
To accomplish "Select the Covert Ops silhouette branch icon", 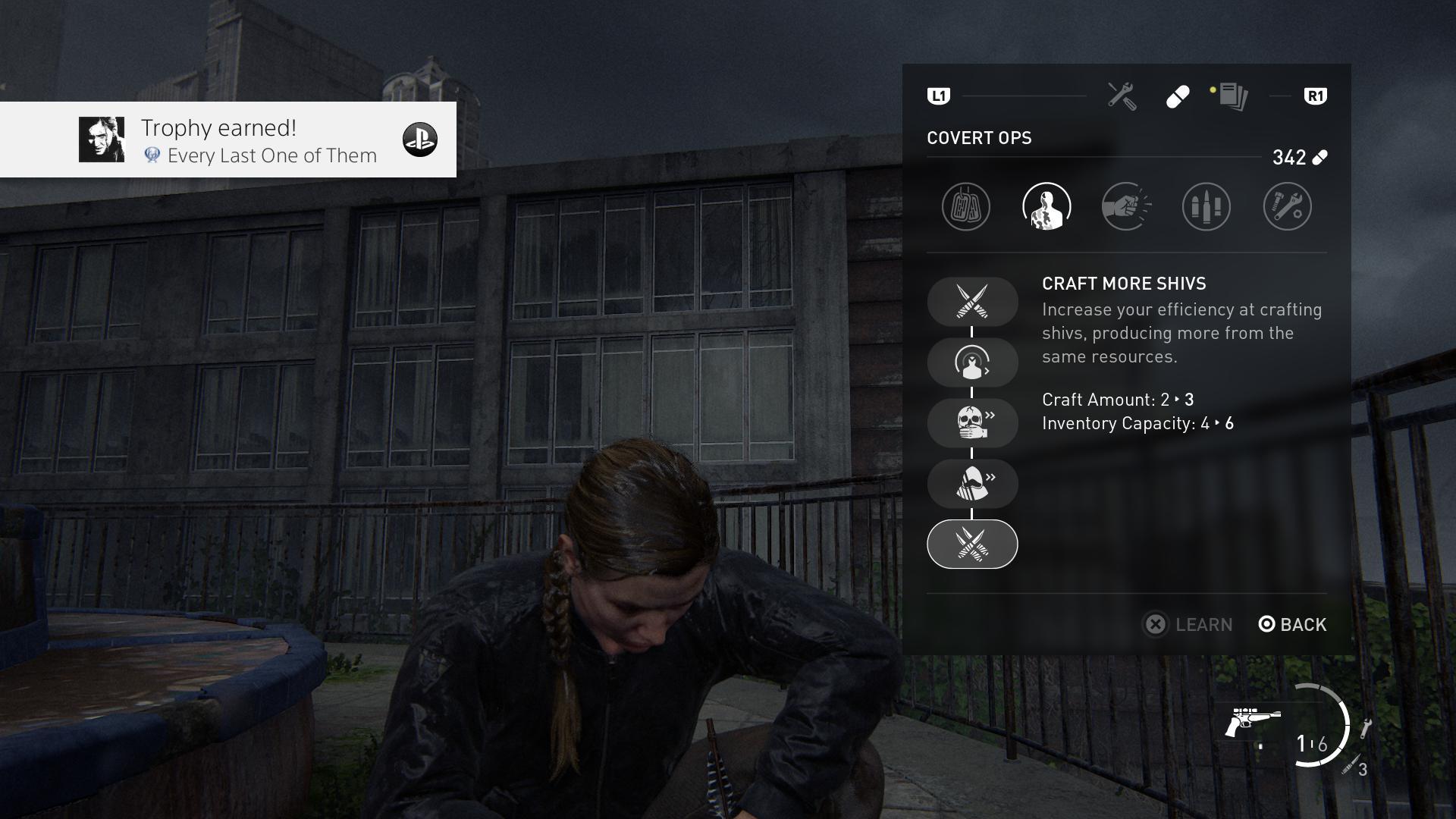I will [1046, 206].
